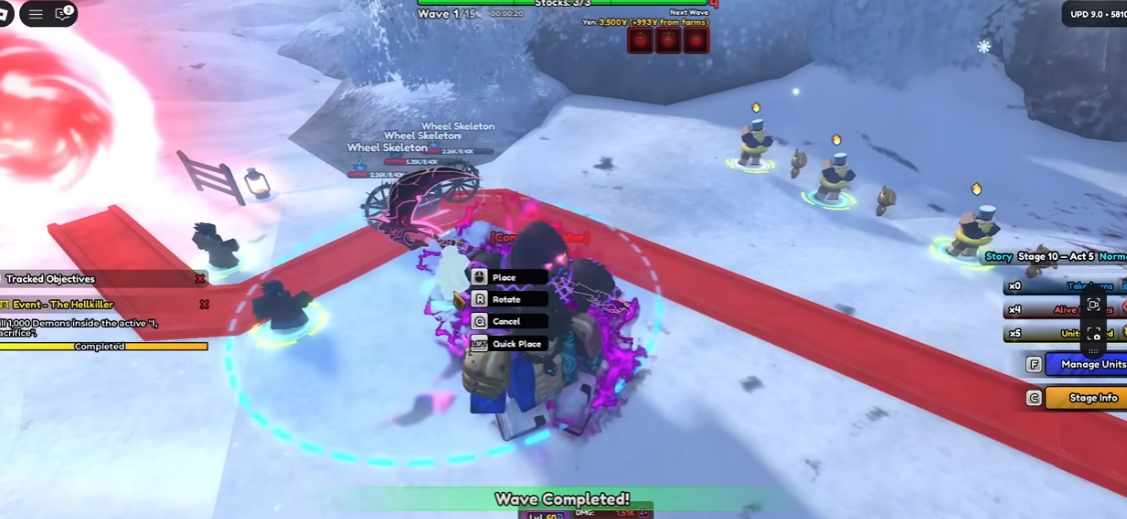Choose the Quick Place option

[509, 344]
